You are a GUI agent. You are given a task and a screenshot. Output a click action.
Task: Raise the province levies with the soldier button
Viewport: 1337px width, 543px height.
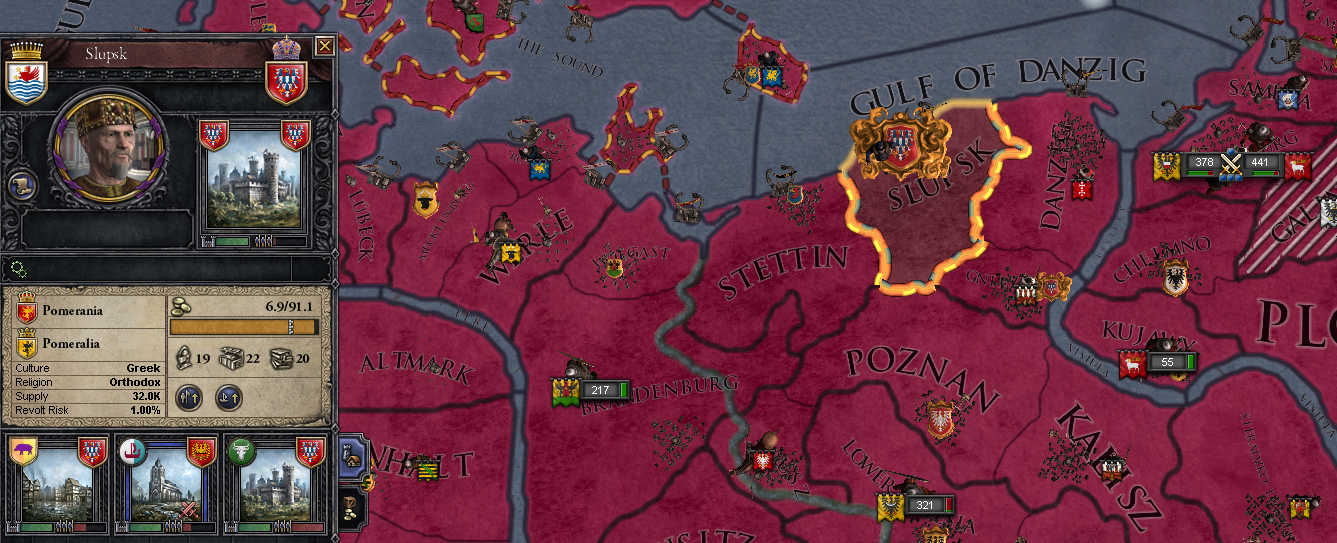coord(191,397)
